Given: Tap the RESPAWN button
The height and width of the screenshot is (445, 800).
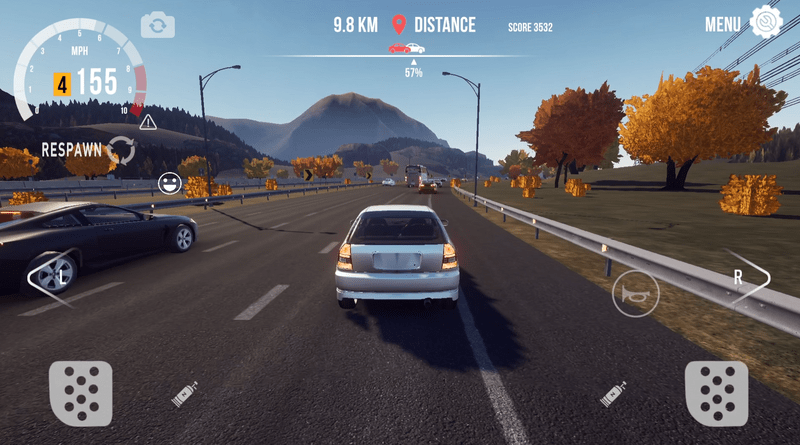Looking at the screenshot, I should click(x=122, y=150).
